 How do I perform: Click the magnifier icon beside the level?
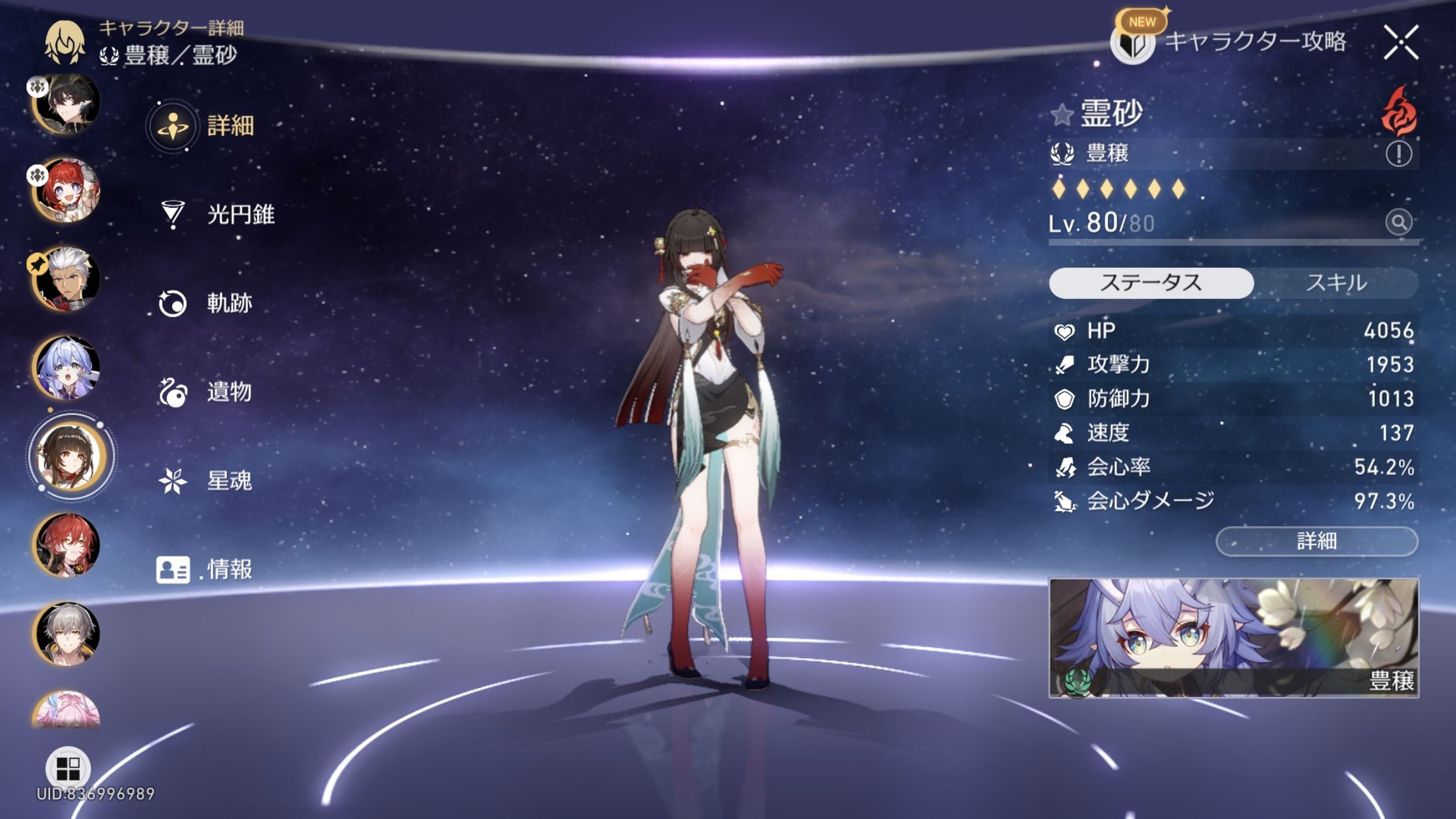[x=1398, y=222]
